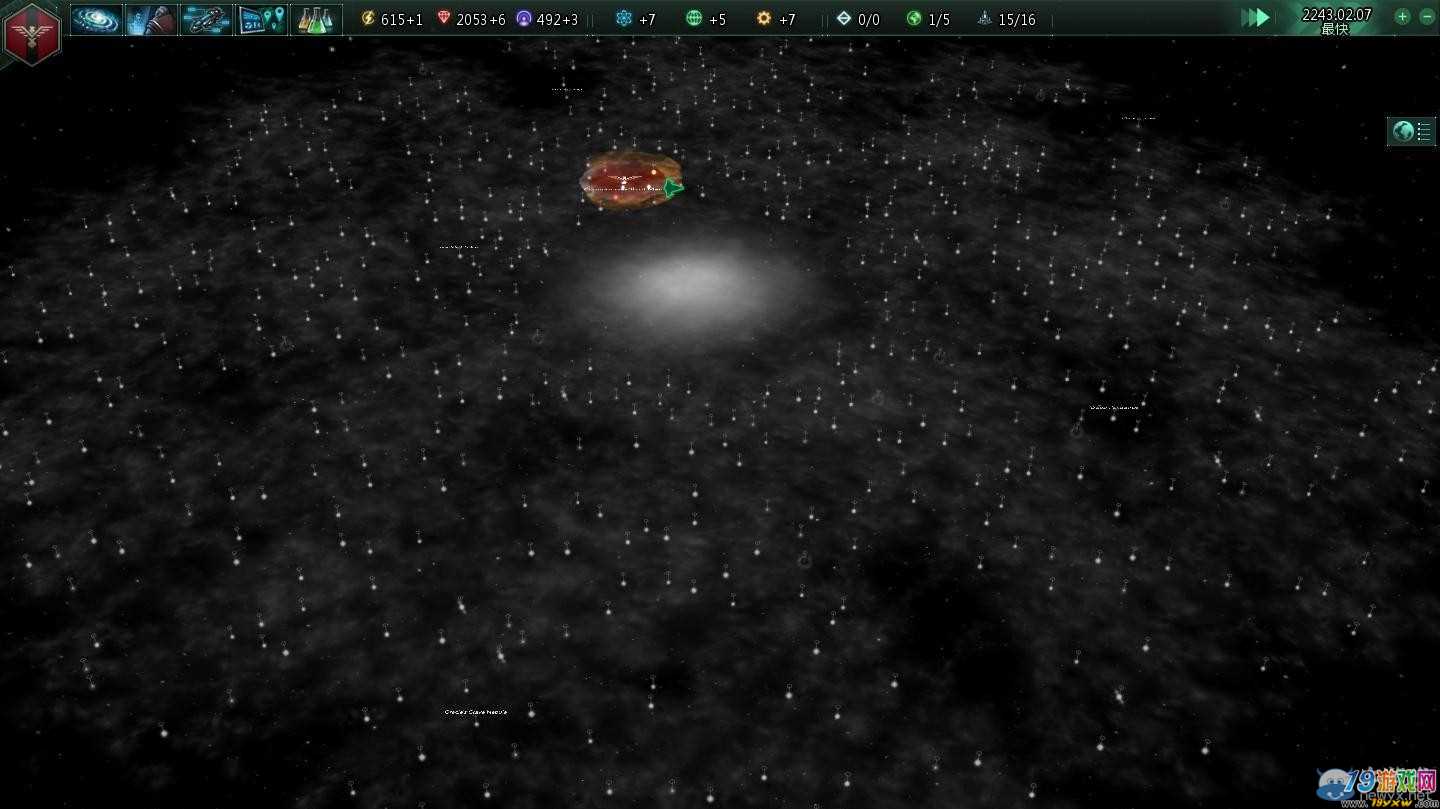
Task: Select the green fleet marker on the map
Action: pos(673,187)
